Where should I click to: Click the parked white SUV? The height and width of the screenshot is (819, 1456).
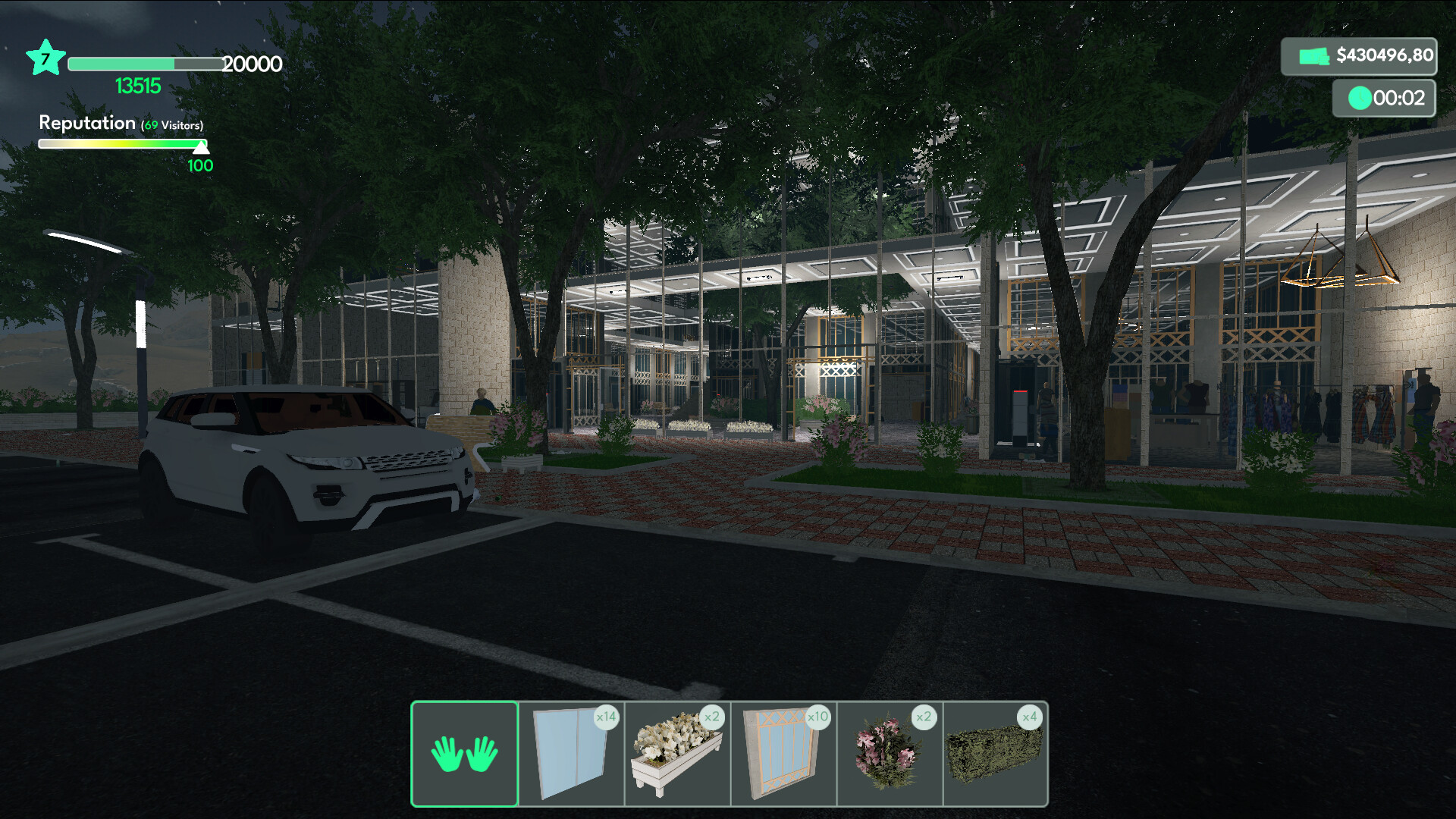pos(303,455)
